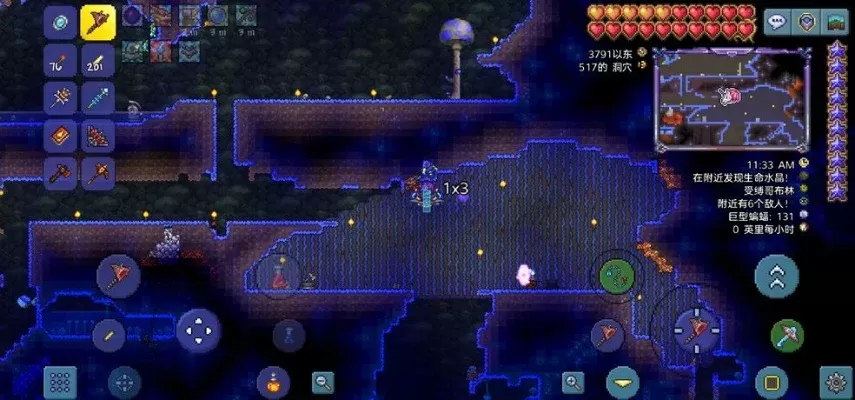The image size is (855, 400).
Task: Choose the hotbar slot with 76 count
Action: click(x=62, y=62)
